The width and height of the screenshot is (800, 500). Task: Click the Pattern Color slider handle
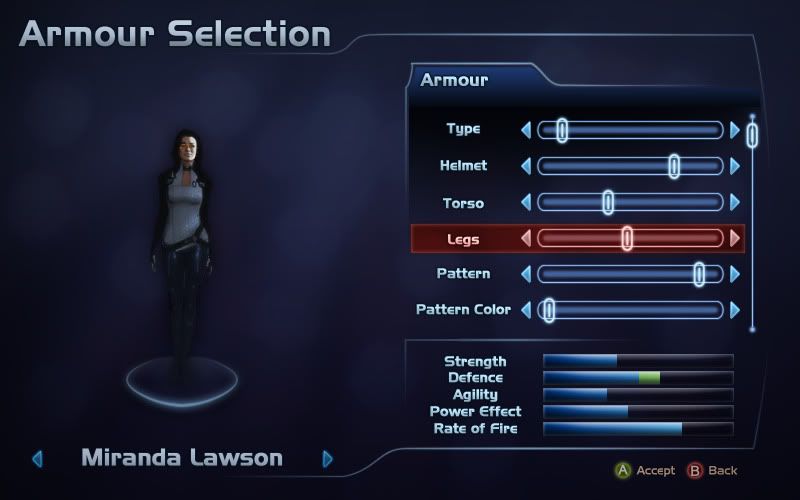[x=548, y=310]
